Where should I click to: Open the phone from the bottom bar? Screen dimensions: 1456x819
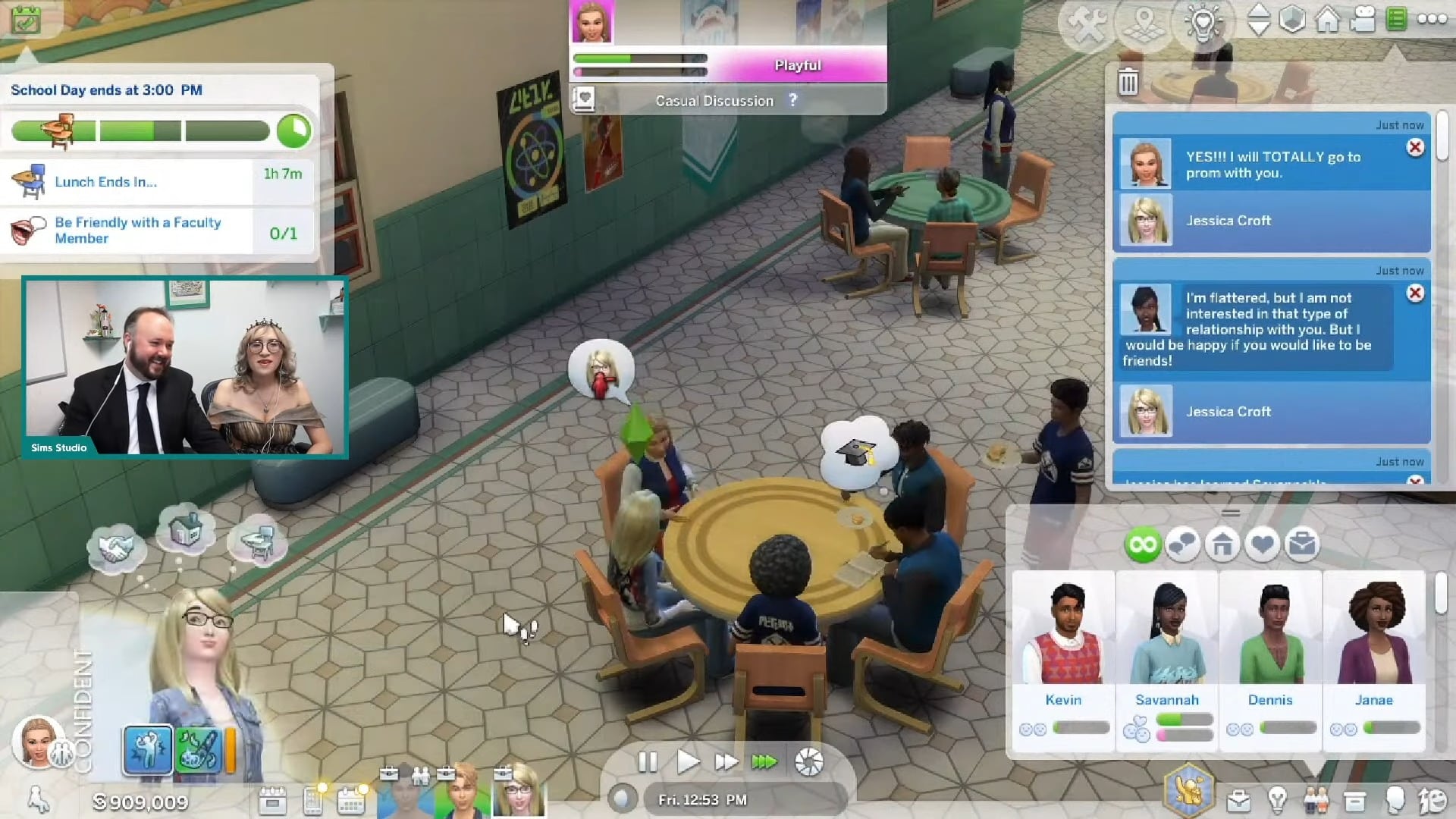point(312,801)
